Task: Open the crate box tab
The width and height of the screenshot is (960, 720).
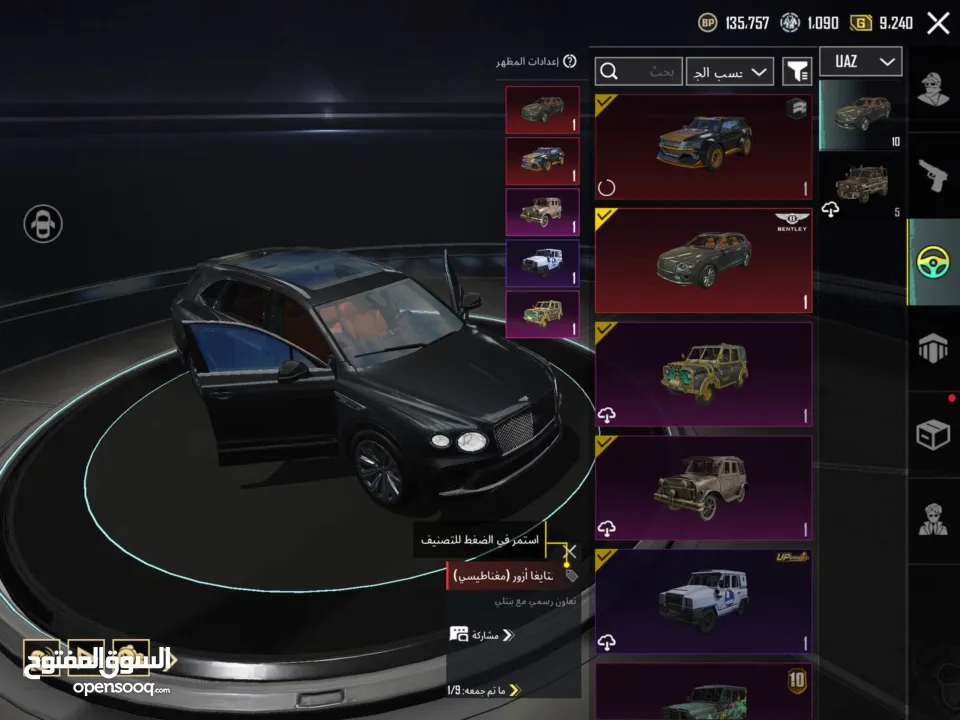Action: point(933,436)
